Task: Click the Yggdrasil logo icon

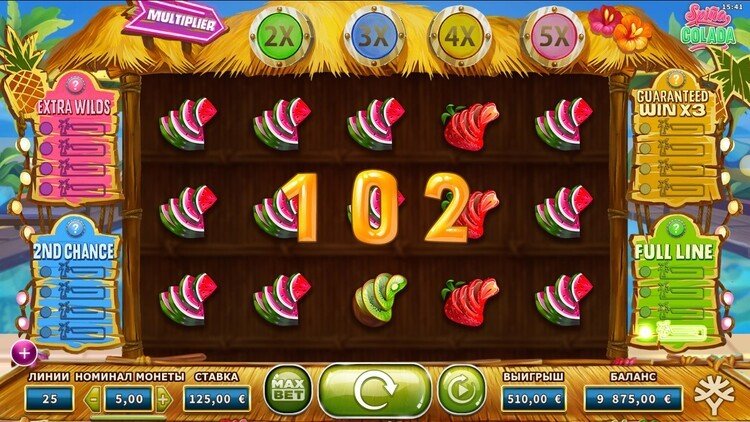Action: click(x=718, y=391)
